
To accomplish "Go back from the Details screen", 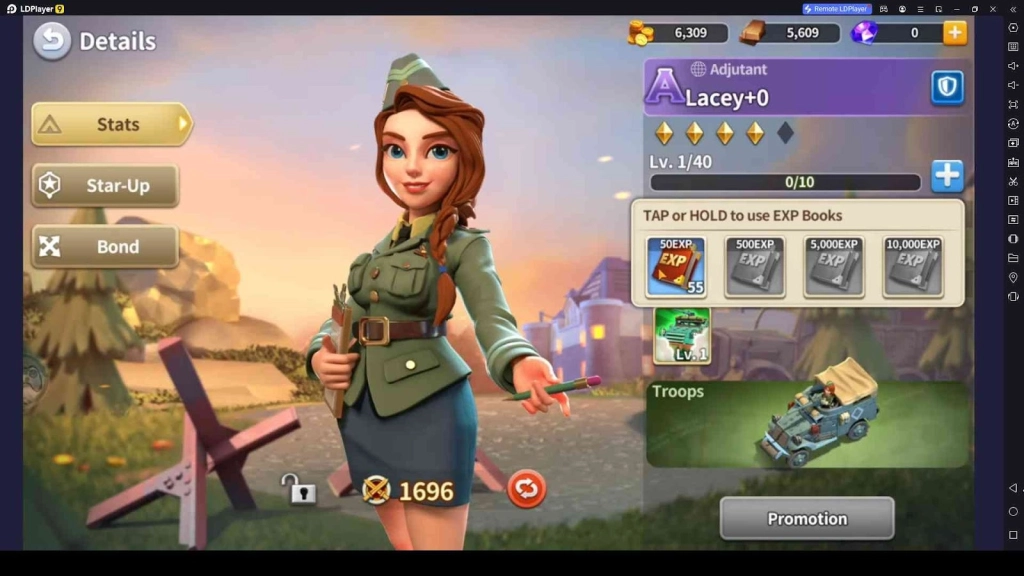I will coord(52,41).
